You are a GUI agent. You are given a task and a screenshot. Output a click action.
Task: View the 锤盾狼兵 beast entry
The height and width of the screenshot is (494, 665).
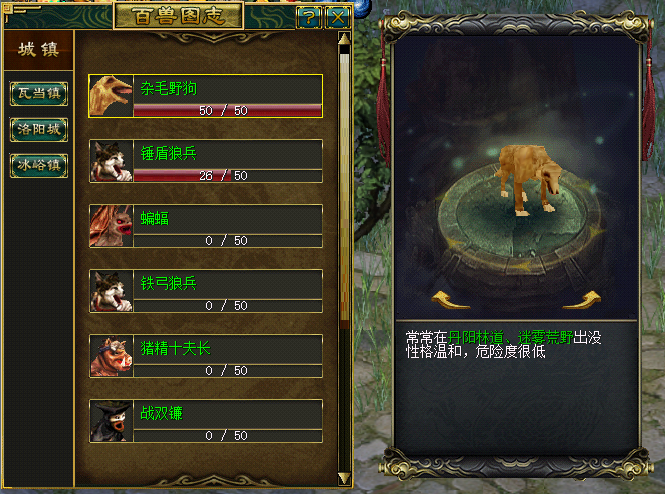[206, 161]
